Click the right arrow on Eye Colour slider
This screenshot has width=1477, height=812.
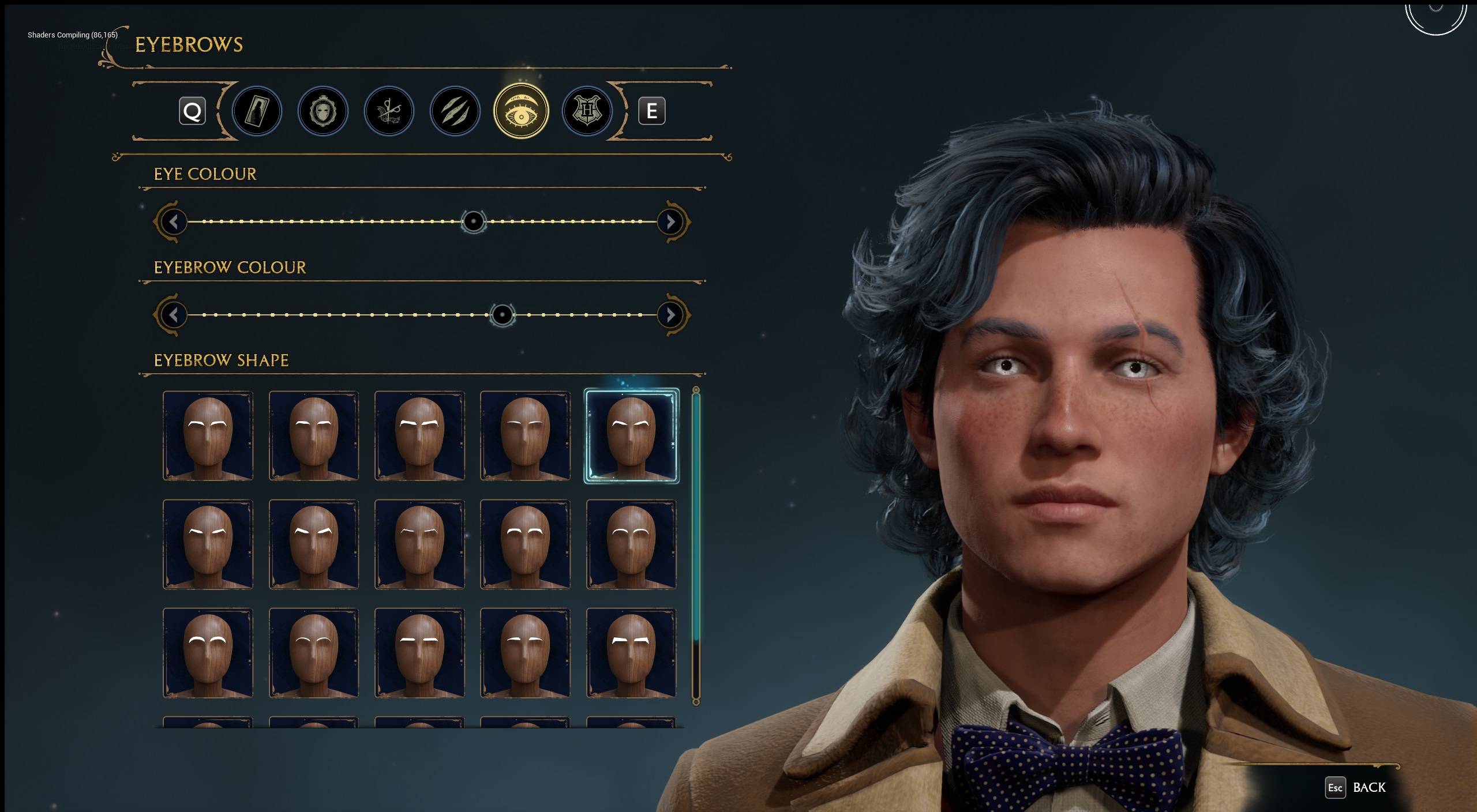[670, 222]
